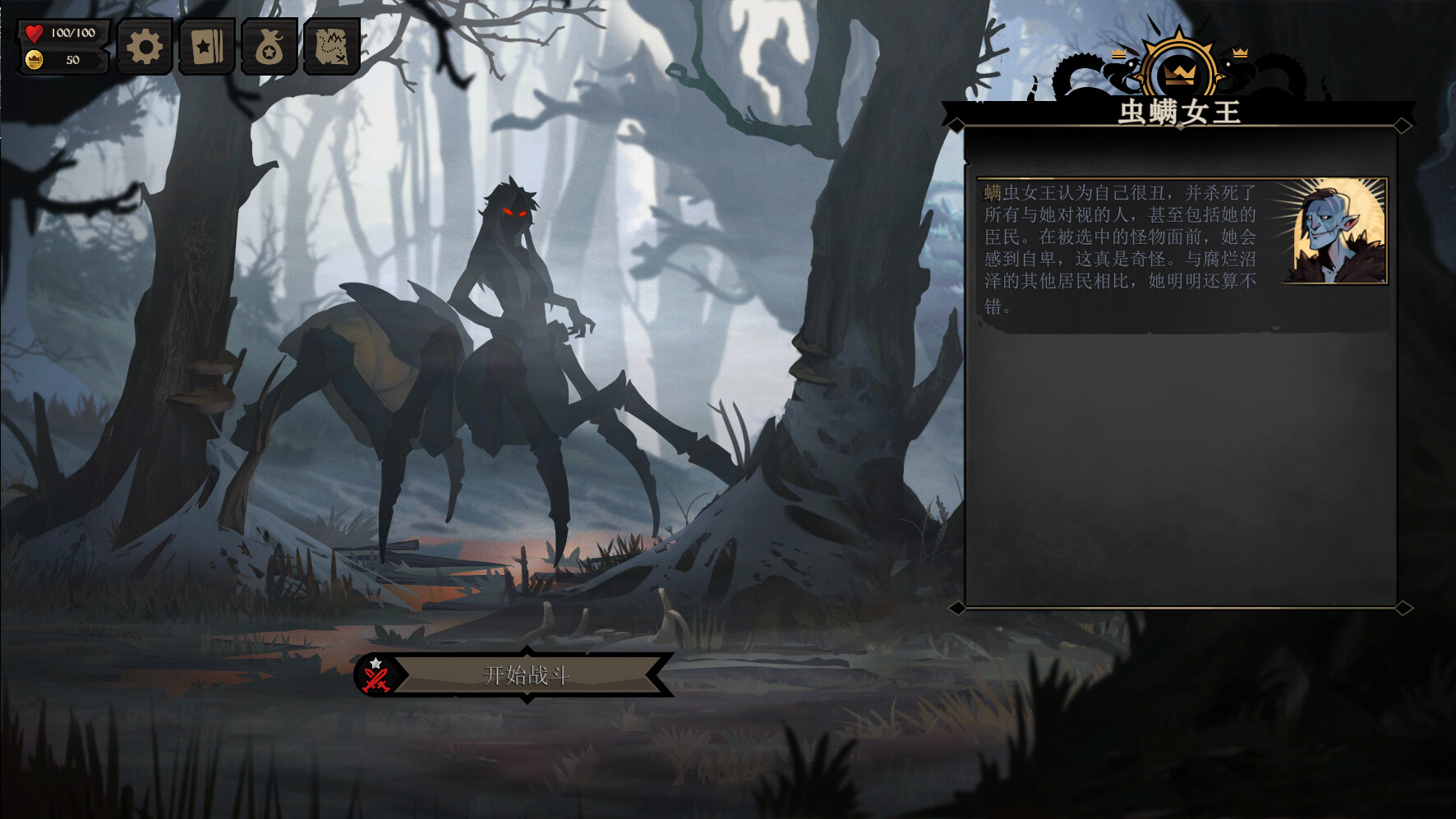Open the loot bag inventory
This screenshot has width=1456, height=819.
click(270, 47)
